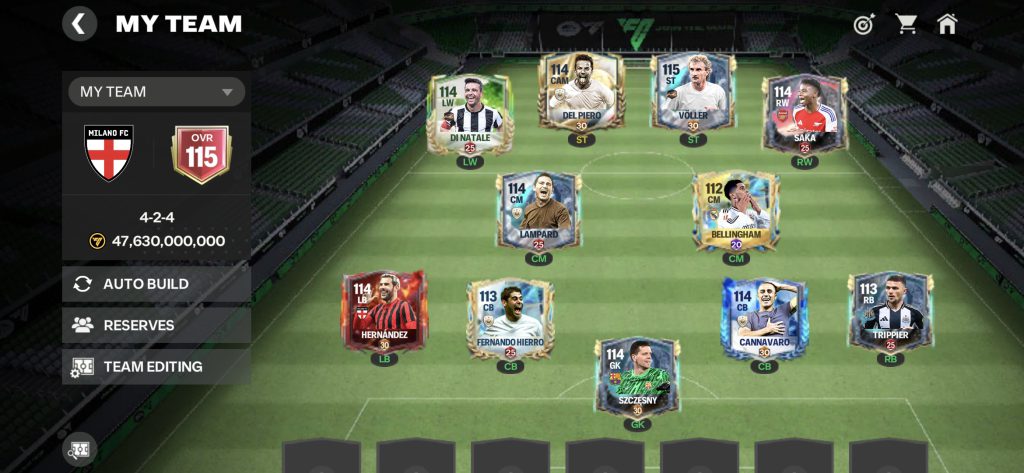Open the Reserves list

tap(156, 325)
